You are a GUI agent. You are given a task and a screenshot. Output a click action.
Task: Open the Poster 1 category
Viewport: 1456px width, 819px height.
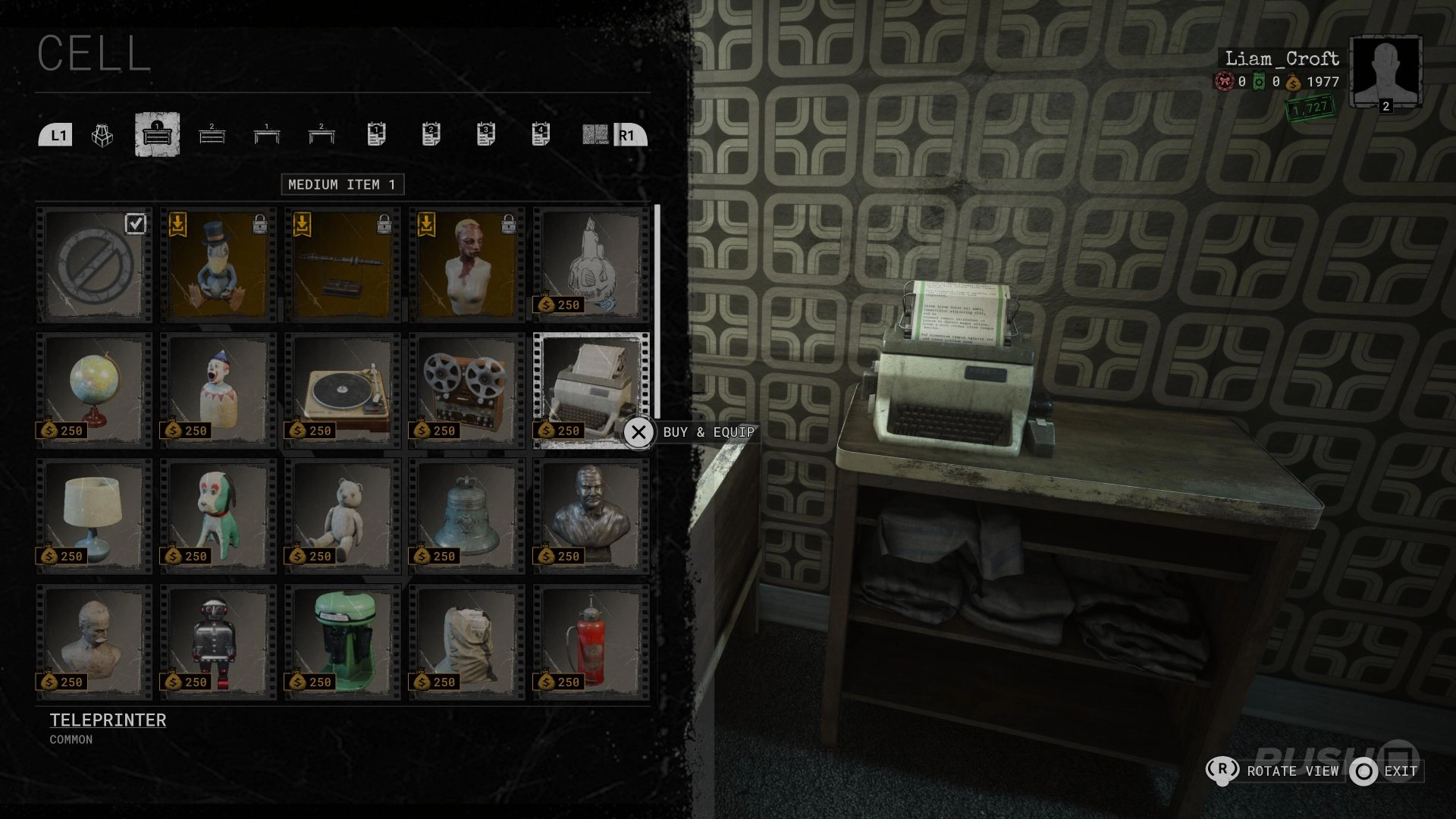point(377,135)
